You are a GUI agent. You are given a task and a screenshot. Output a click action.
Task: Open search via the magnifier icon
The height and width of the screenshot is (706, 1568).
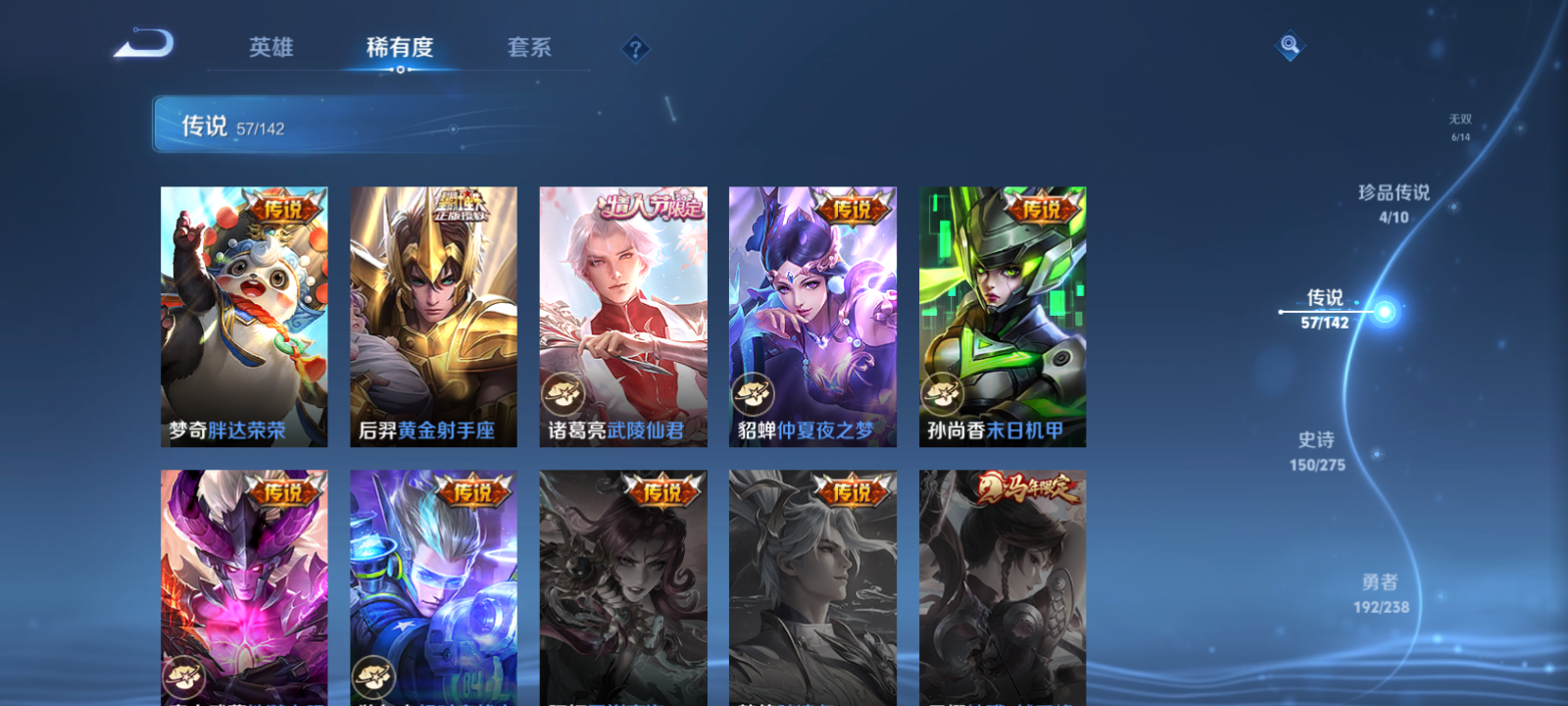[x=1291, y=43]
